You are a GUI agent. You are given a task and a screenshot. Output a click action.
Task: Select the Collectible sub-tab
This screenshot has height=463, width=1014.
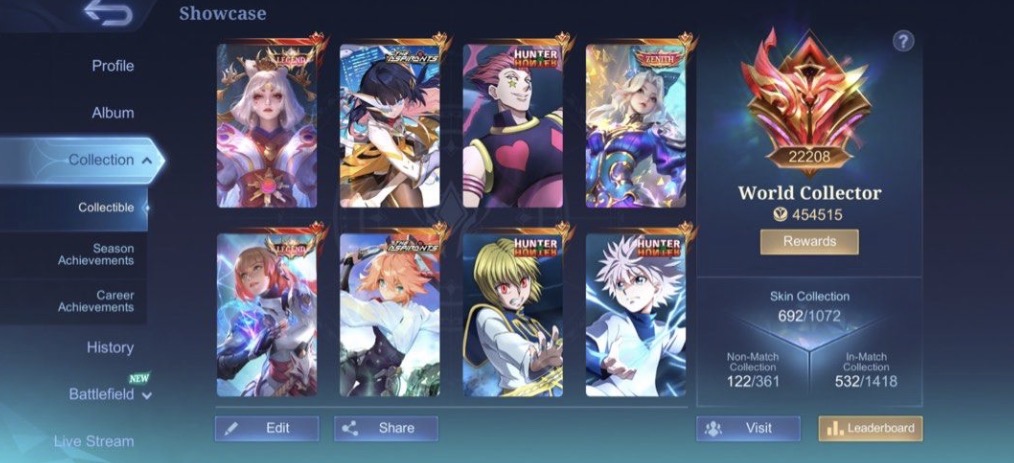(x=106, y=208)
